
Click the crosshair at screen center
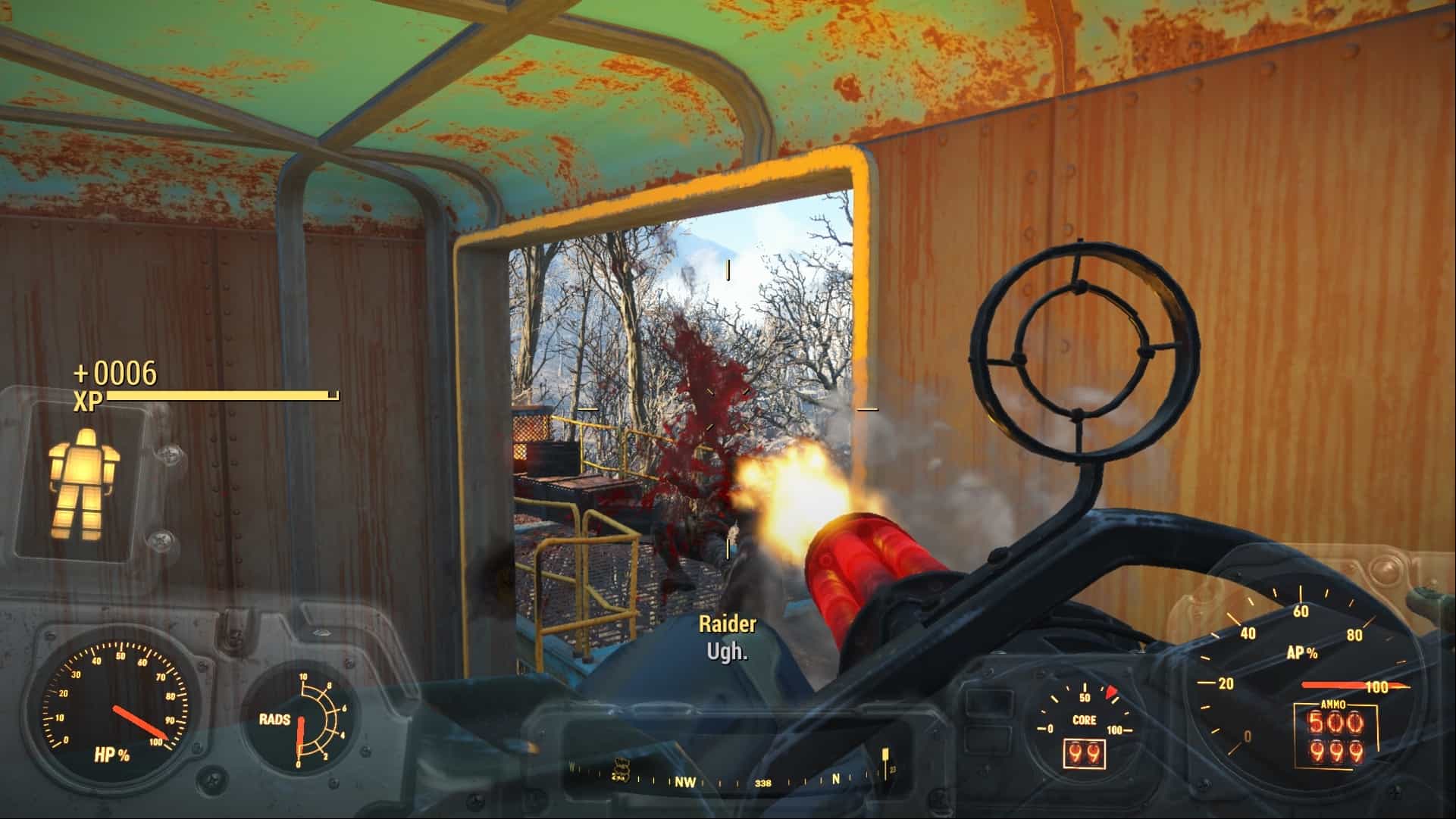(x=728, y=409)
